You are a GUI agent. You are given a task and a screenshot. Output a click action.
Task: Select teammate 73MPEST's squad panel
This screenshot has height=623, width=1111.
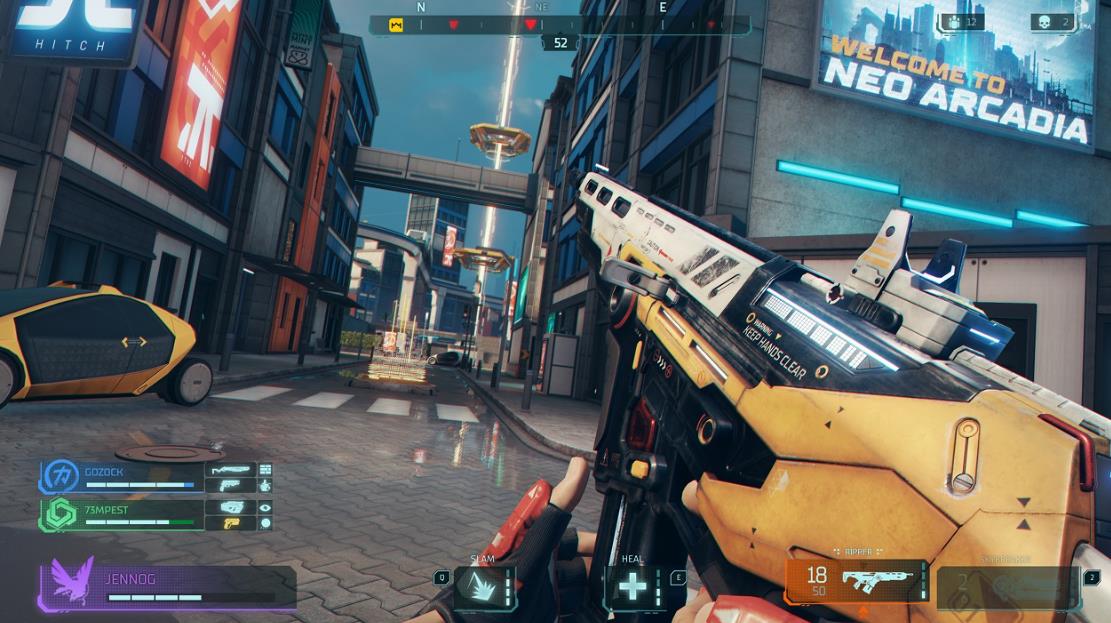tap(140, 514)
